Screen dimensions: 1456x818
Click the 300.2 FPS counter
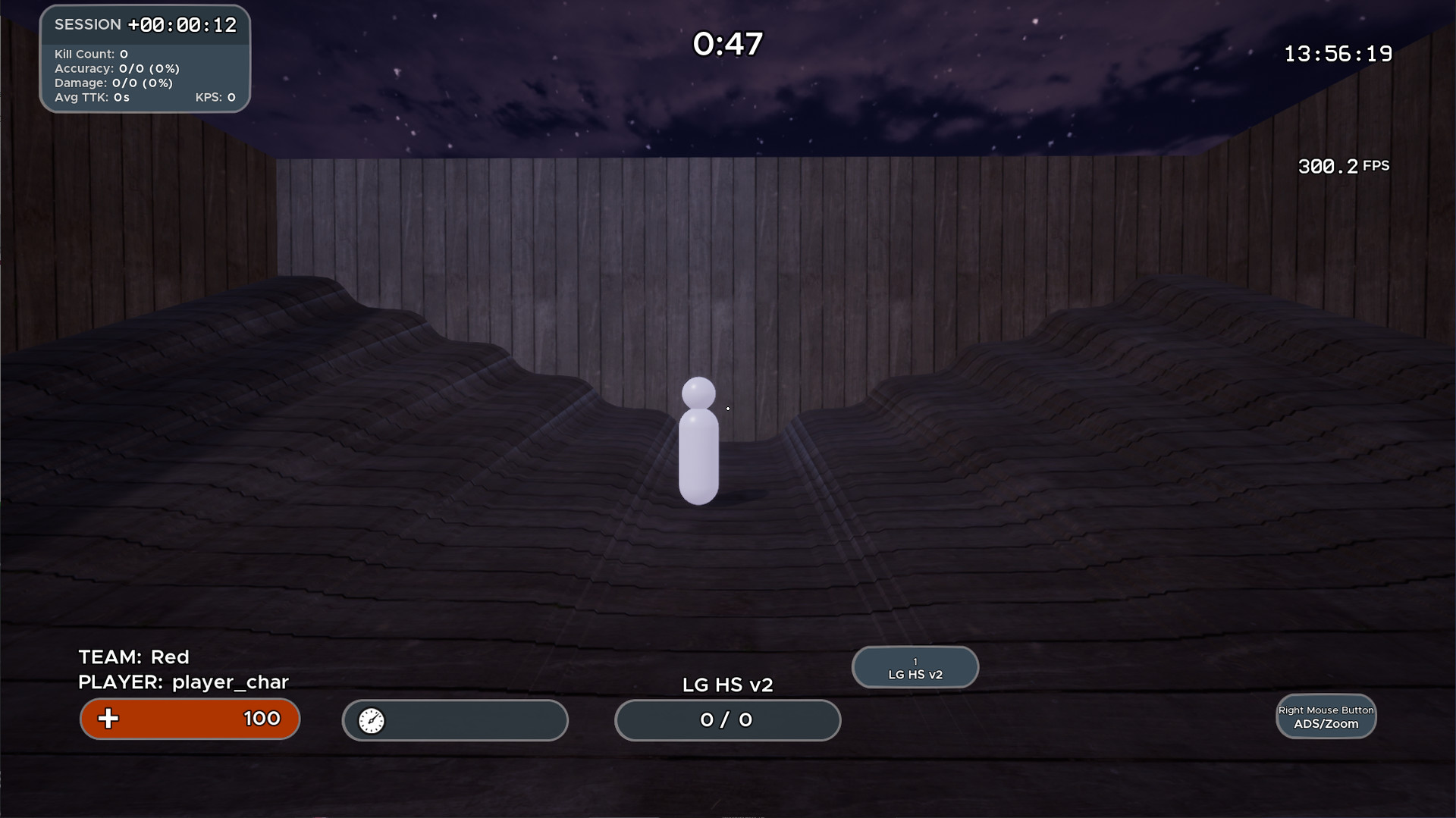[x=1342, y=165]
